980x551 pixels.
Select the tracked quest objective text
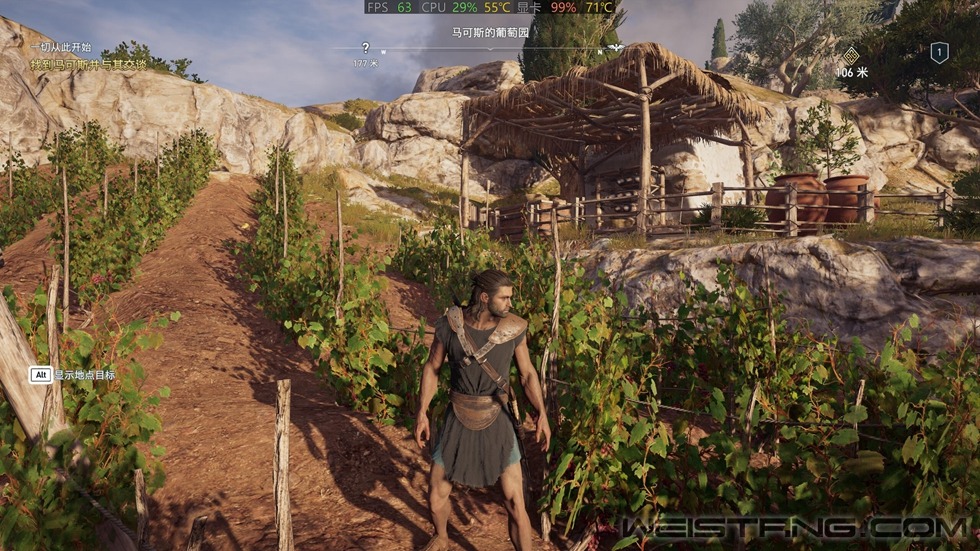pos(88,64)
